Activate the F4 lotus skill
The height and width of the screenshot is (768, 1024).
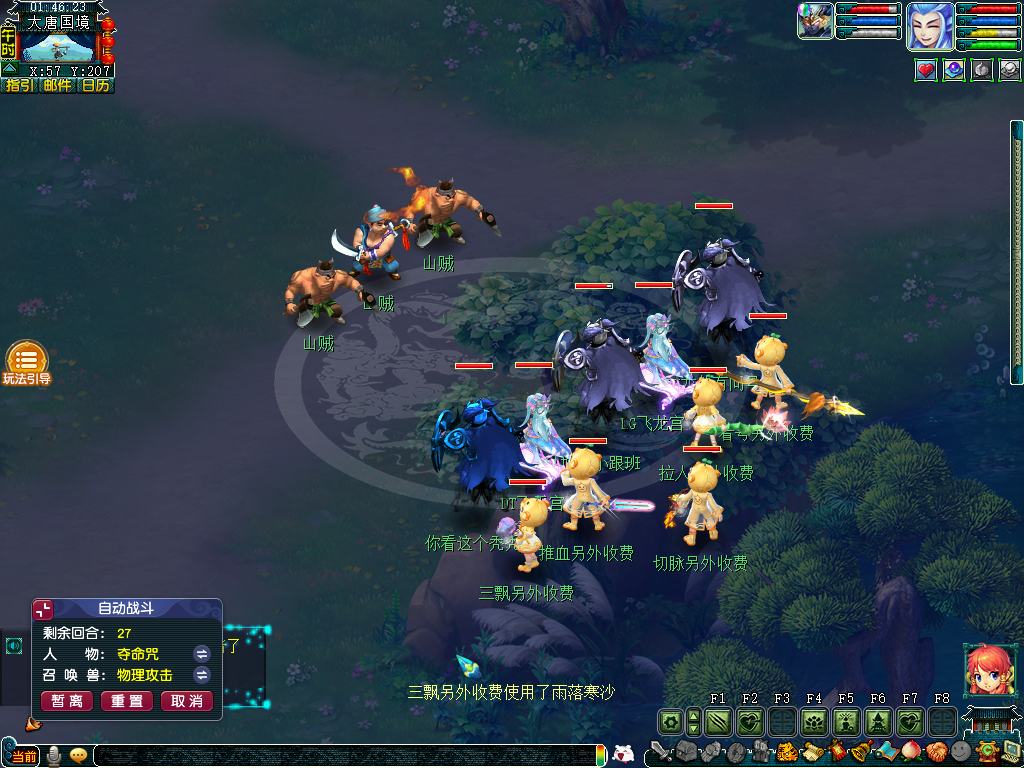tap(814, 721)
